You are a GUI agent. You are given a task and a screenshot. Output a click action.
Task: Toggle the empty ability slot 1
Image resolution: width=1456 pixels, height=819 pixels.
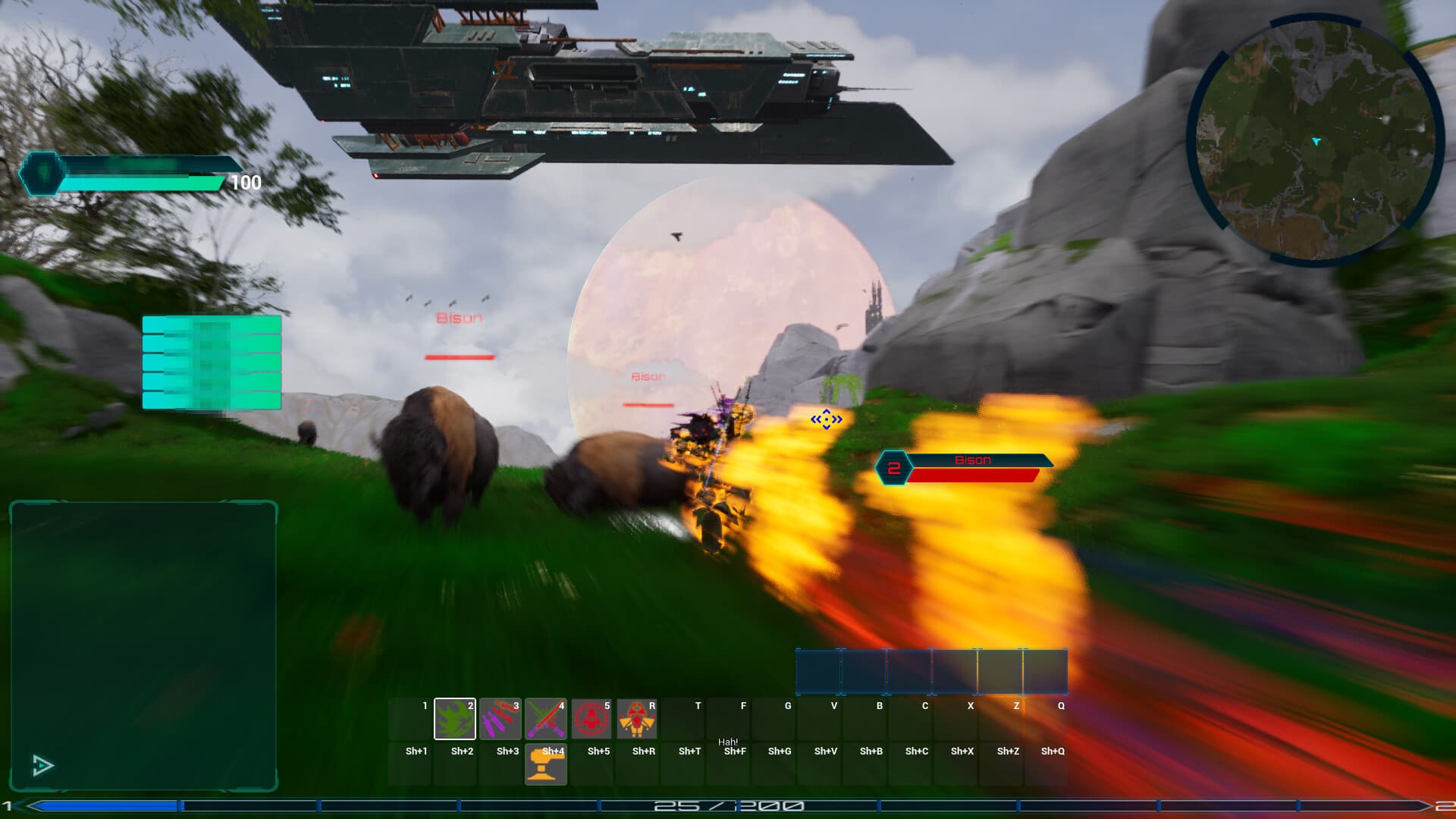(x=409, y=719)
